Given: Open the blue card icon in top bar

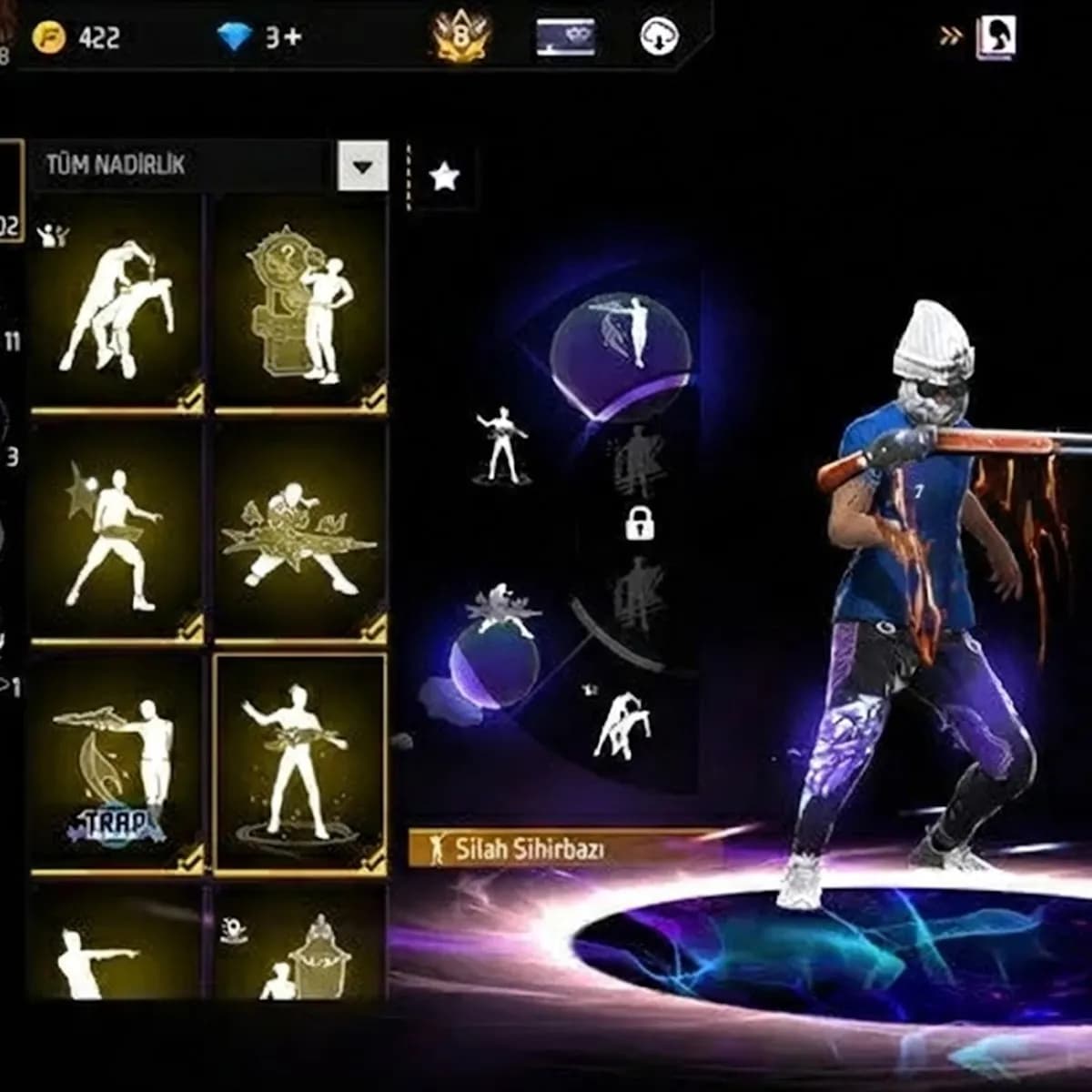Looking at the screenshot, I should pyautogui.click(x=565, y=38).
